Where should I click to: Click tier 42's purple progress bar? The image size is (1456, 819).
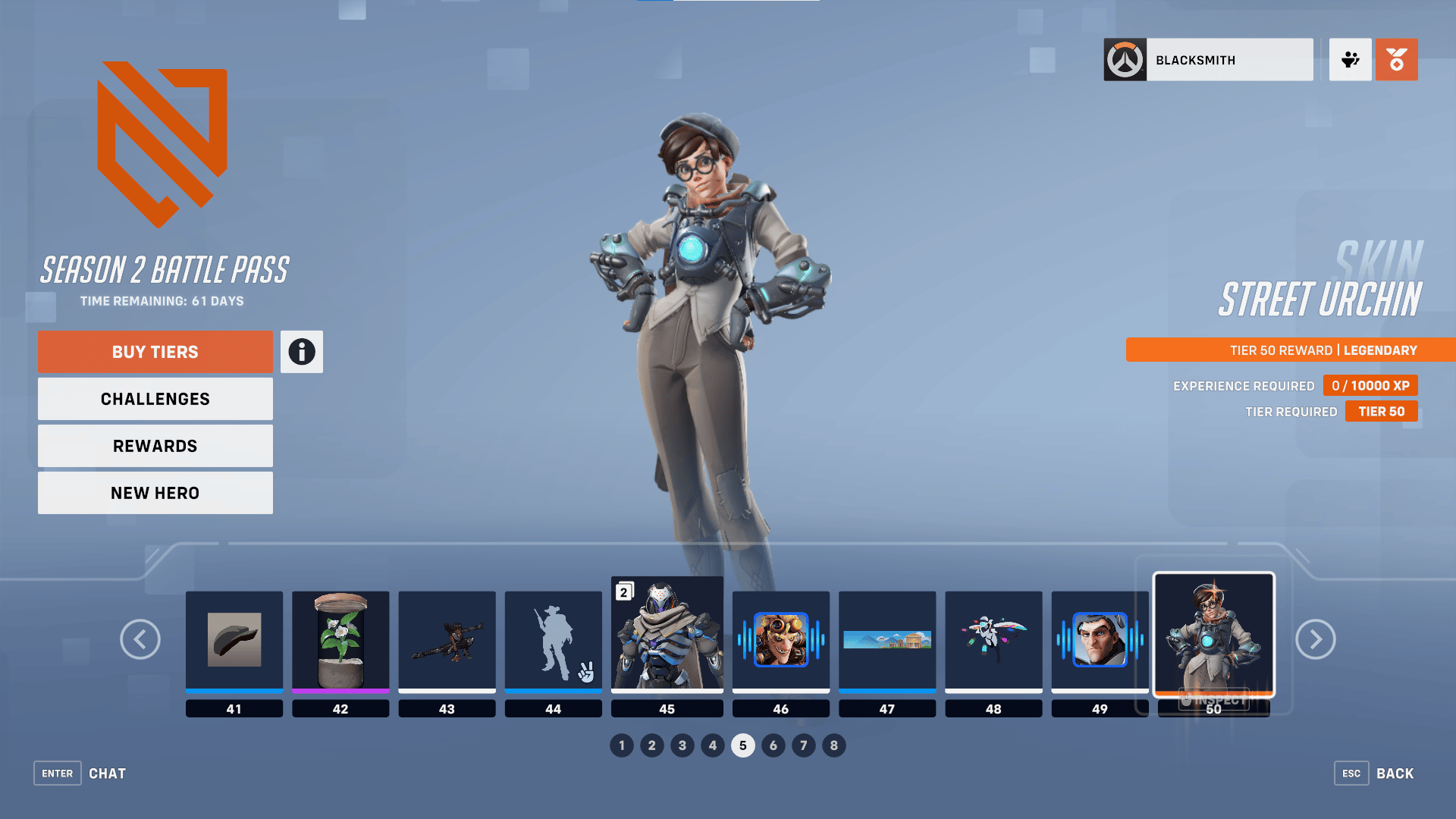click(x=340, y=691)
